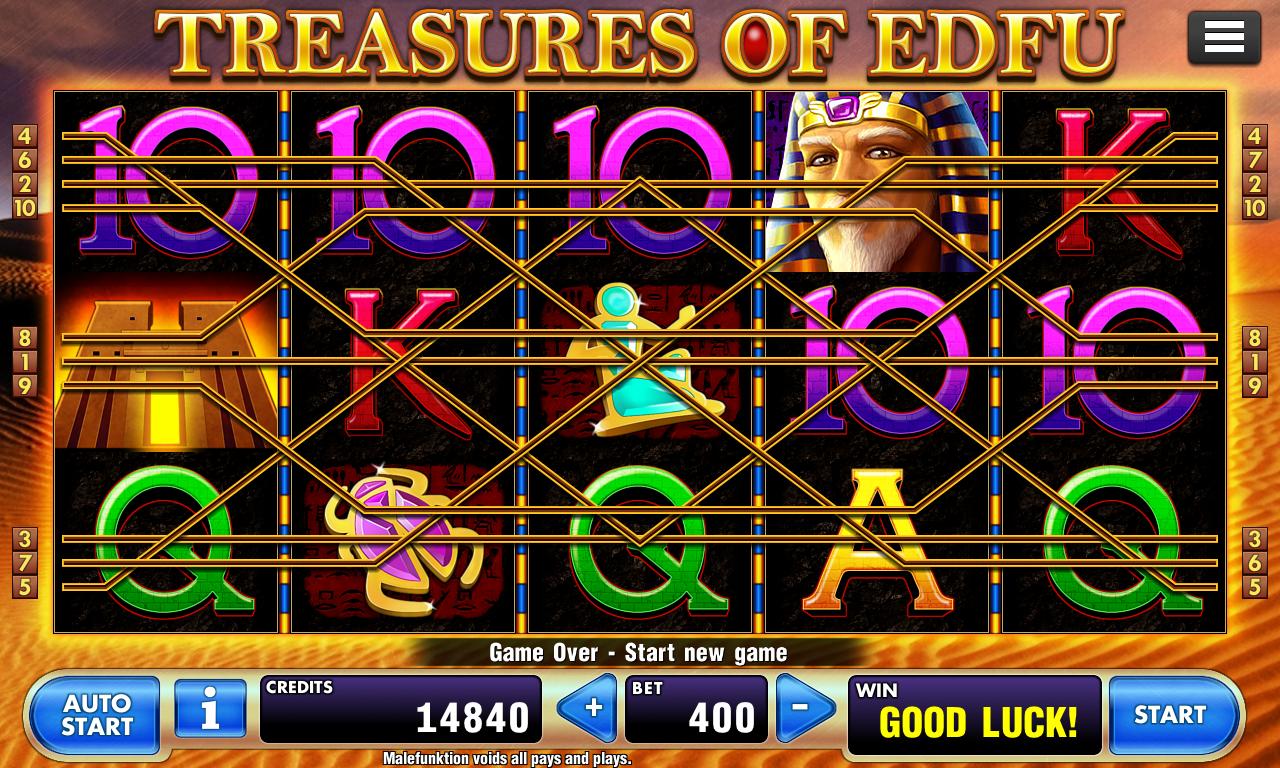
Task: Click the Auto Start button
Action: [x=96, y=714]
